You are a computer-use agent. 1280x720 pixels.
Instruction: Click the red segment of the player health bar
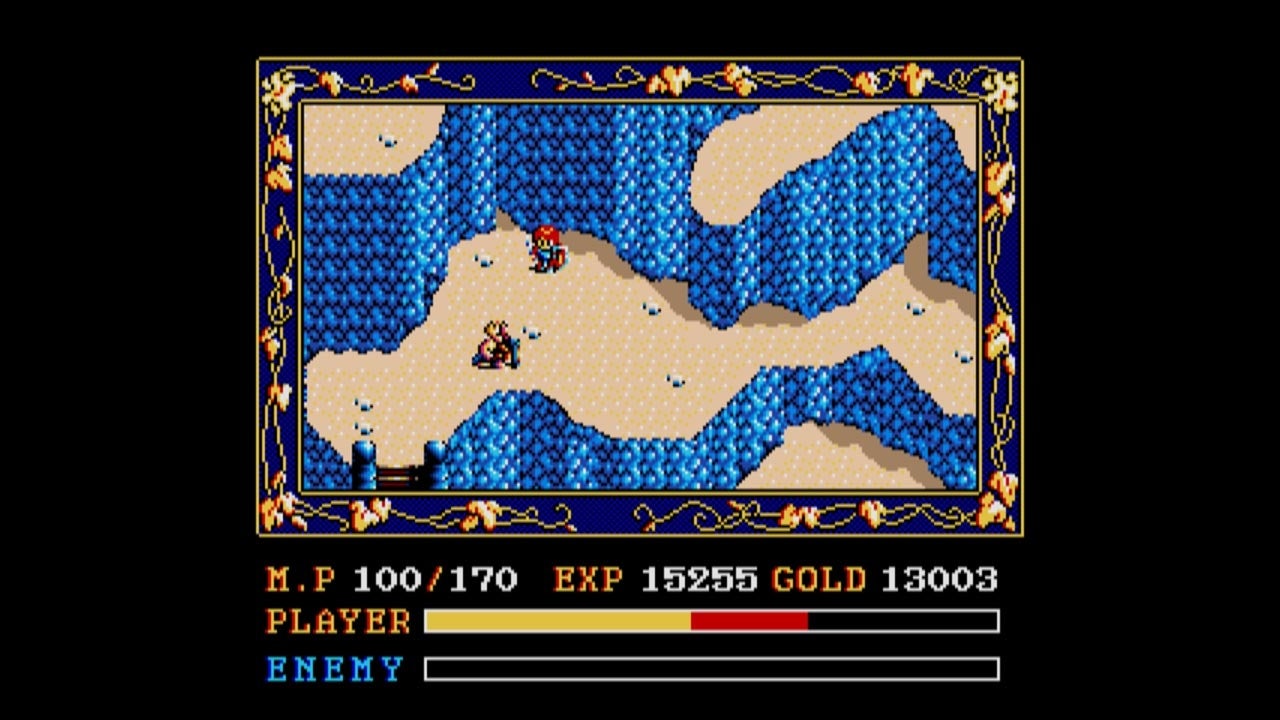750,622
